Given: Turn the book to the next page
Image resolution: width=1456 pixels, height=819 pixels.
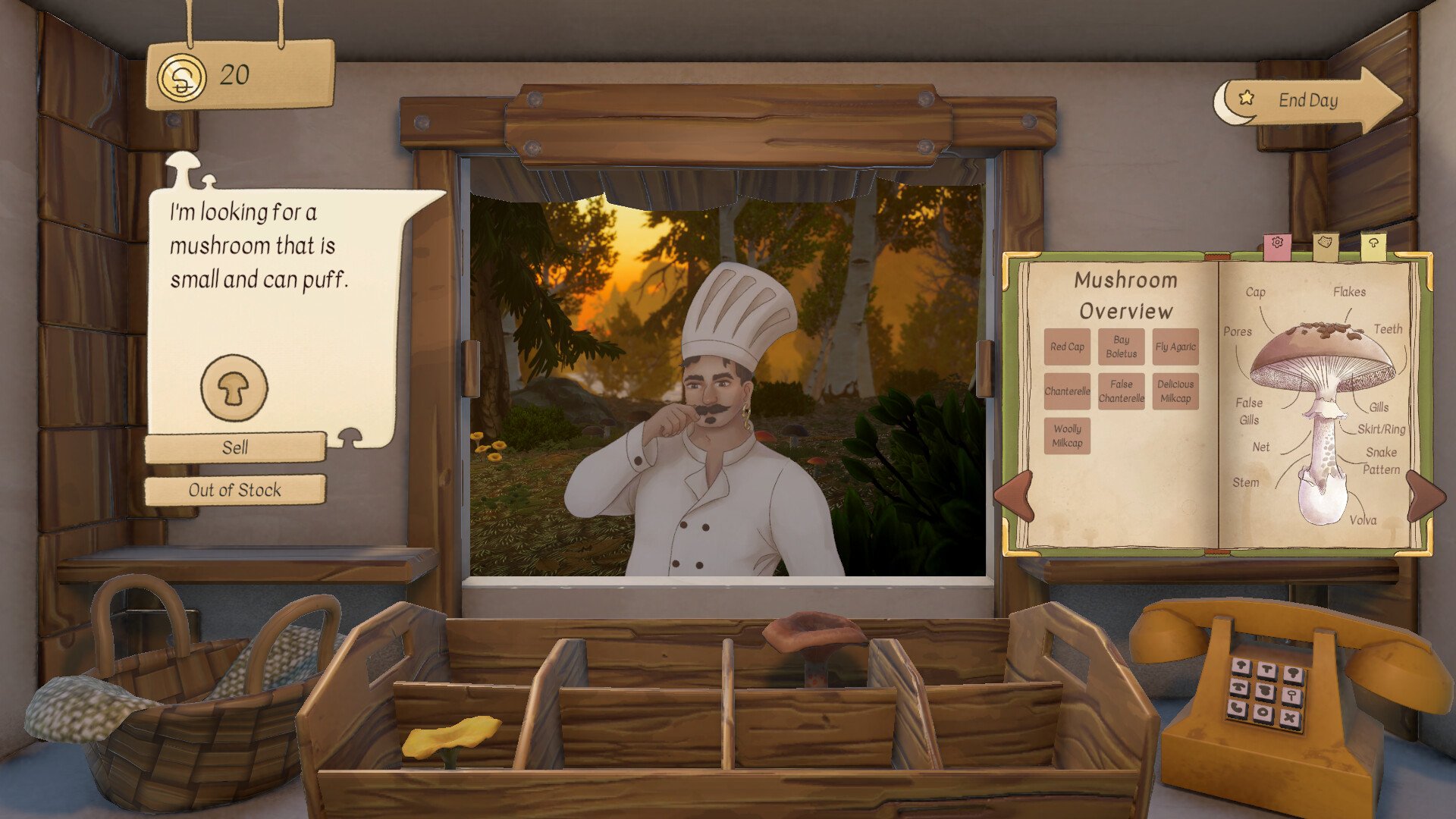Looking at the screenshot, I should click(1424, 495).
